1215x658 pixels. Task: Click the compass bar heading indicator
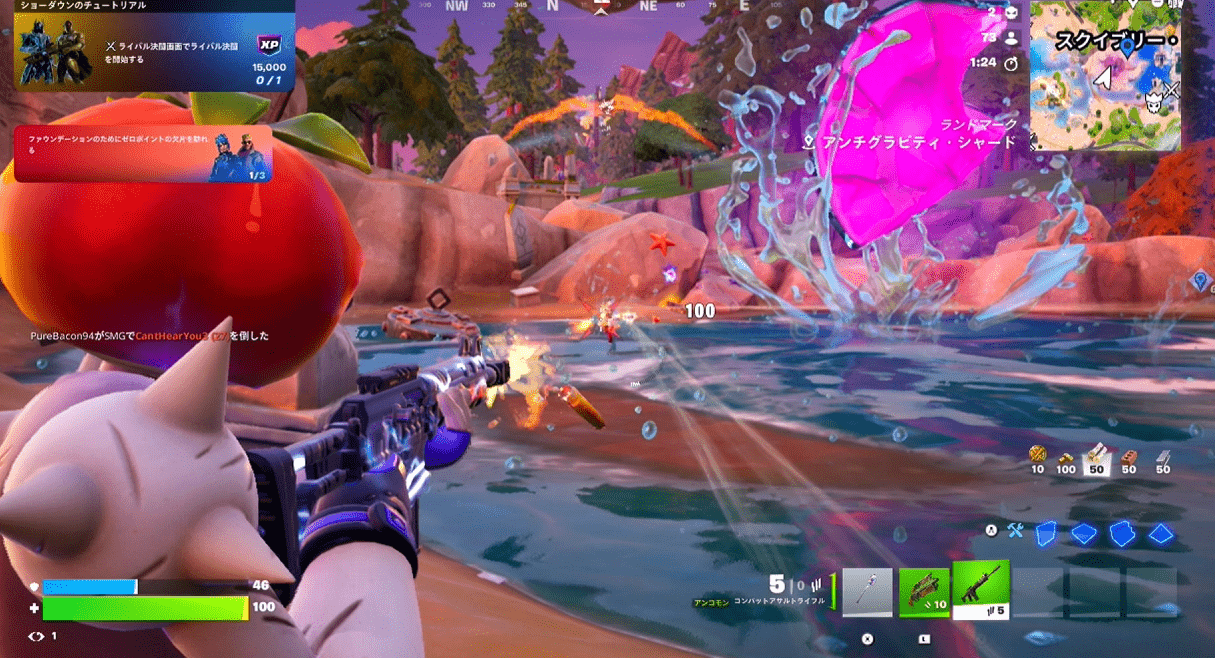point(602,8)
